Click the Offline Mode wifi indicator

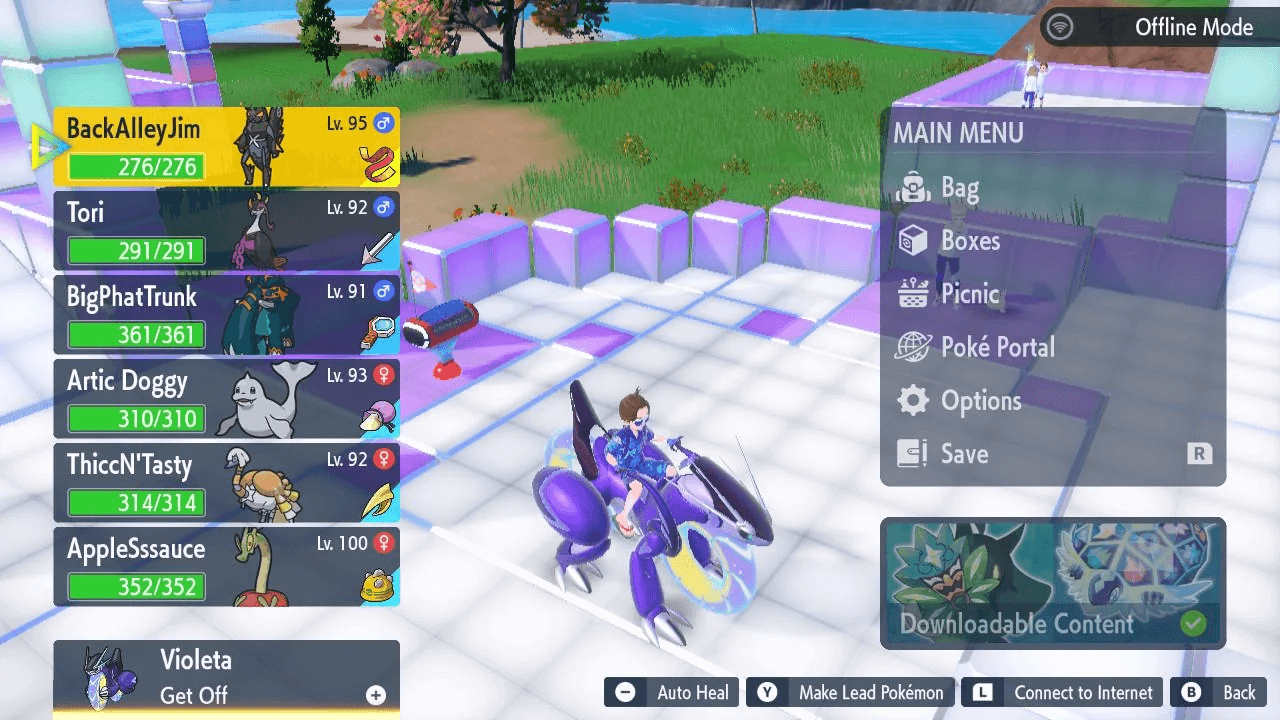(1058, 27)
